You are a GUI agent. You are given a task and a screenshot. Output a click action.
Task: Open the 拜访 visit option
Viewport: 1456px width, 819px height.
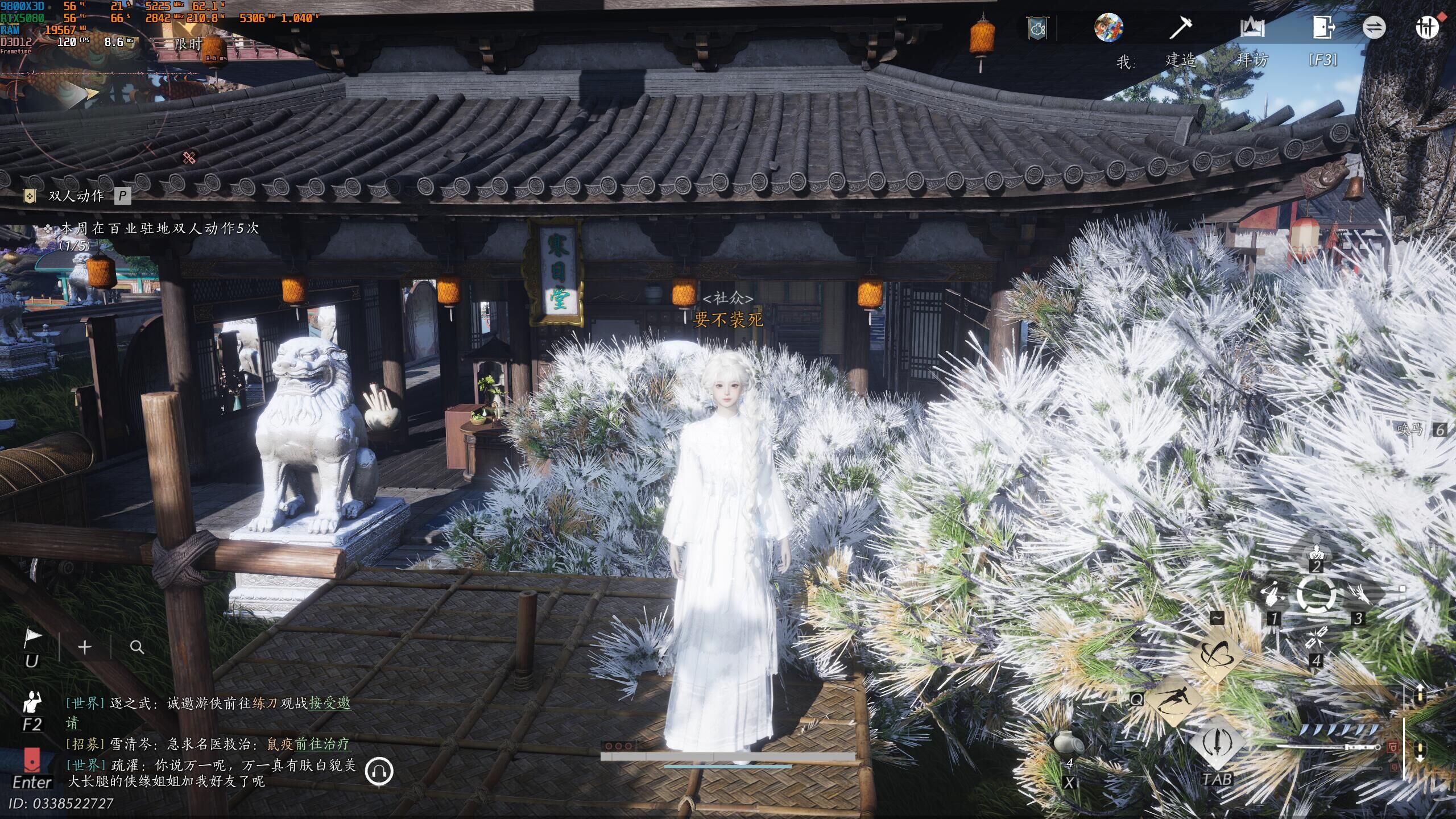[x=1252, y=28]
